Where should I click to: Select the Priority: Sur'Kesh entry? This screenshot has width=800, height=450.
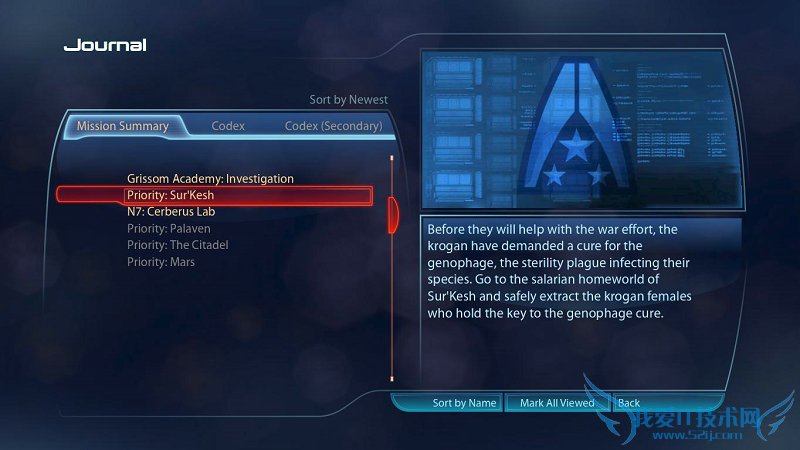[170, 195]
